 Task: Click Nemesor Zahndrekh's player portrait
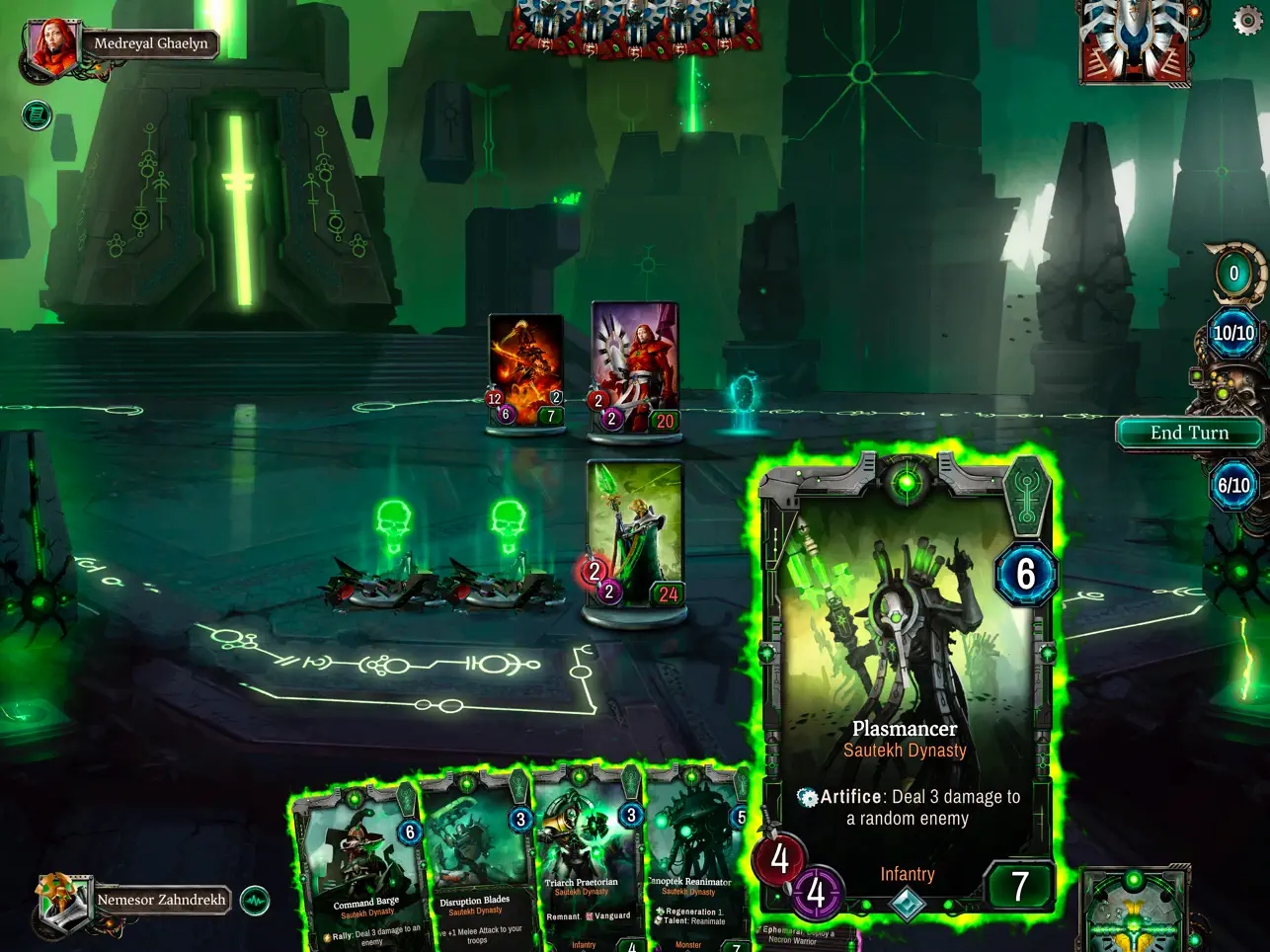point(59,899)
